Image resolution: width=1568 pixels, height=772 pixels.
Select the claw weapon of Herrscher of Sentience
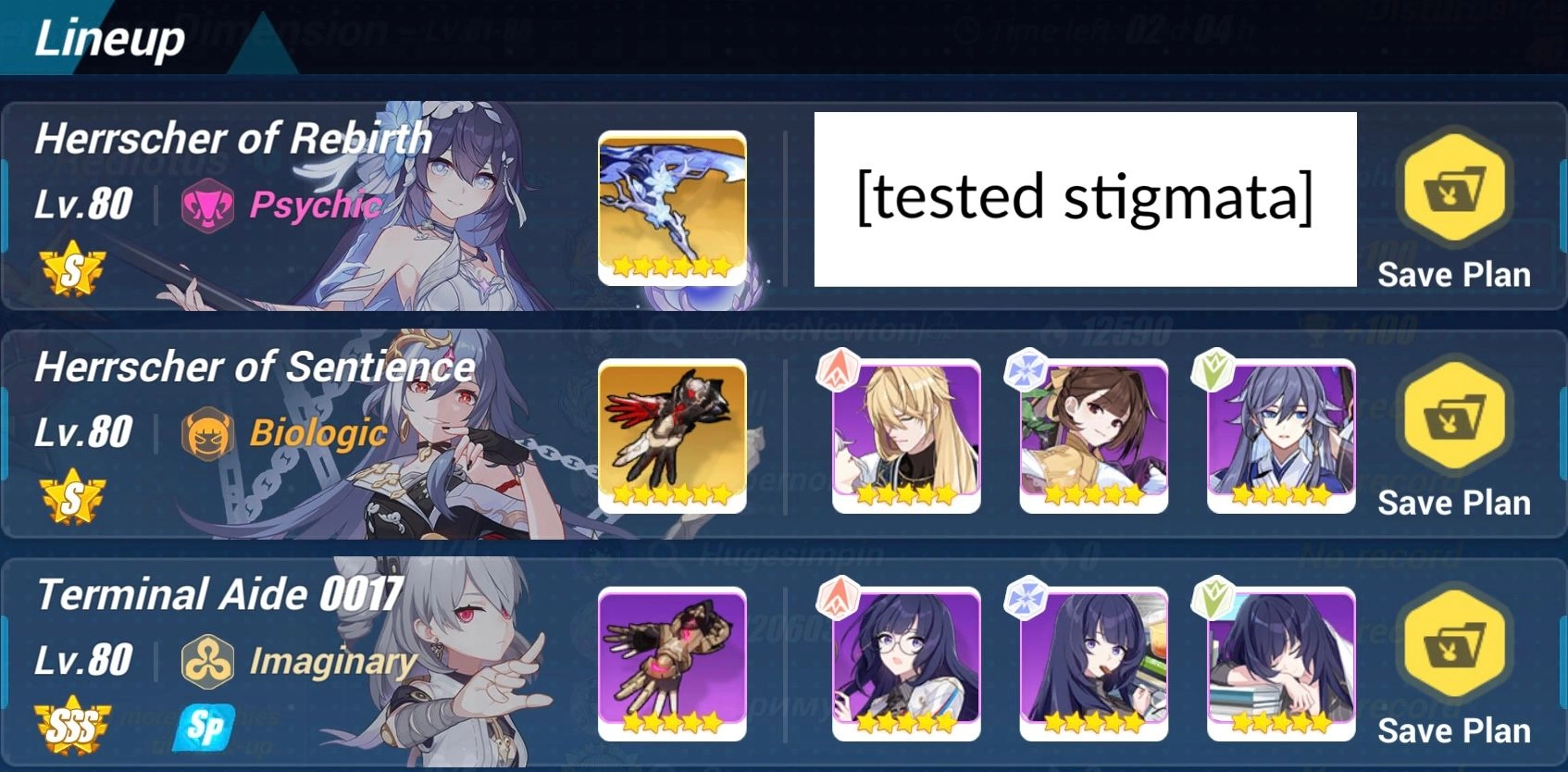click(x=672, y=436)
